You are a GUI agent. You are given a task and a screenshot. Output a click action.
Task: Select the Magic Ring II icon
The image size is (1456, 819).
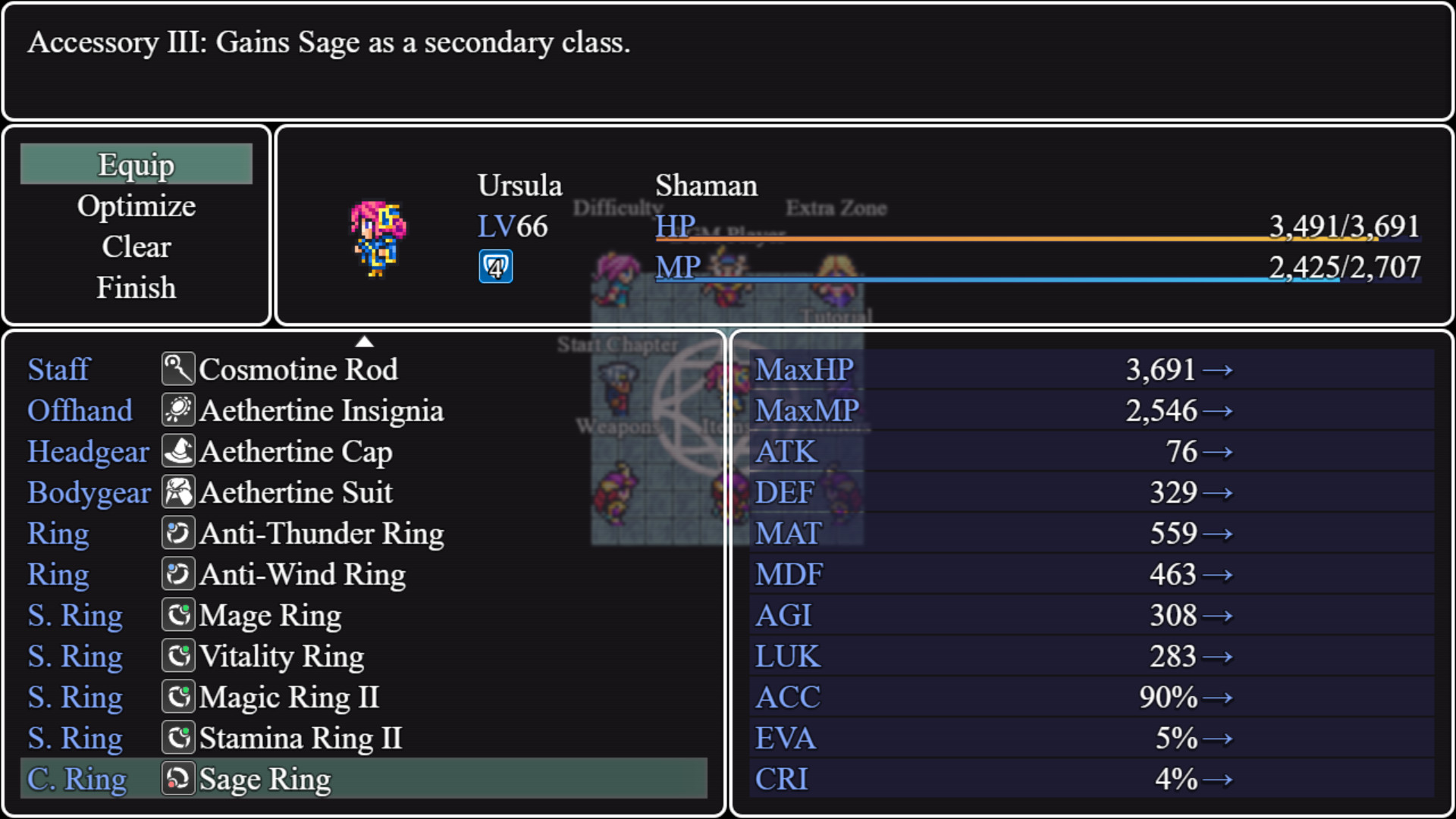178,697
